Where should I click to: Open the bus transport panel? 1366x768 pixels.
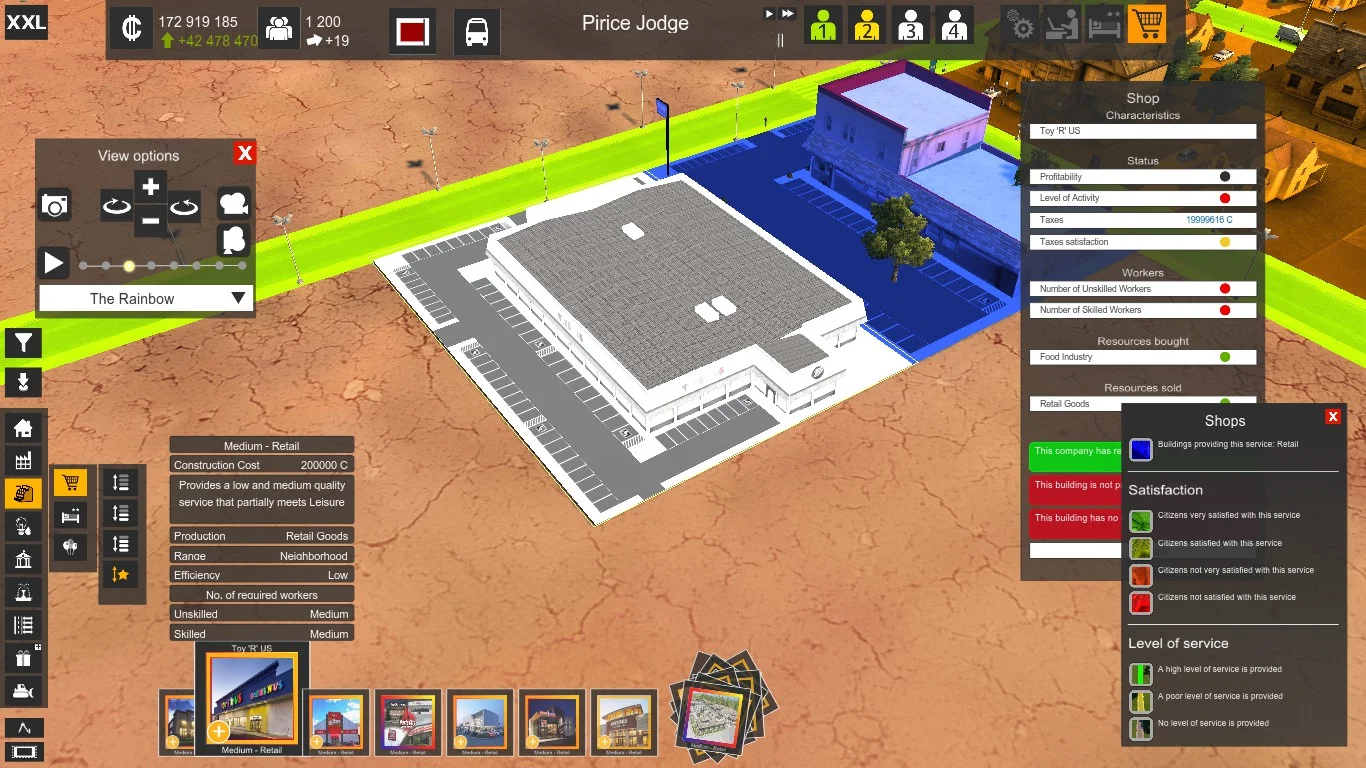pos(477,31)
